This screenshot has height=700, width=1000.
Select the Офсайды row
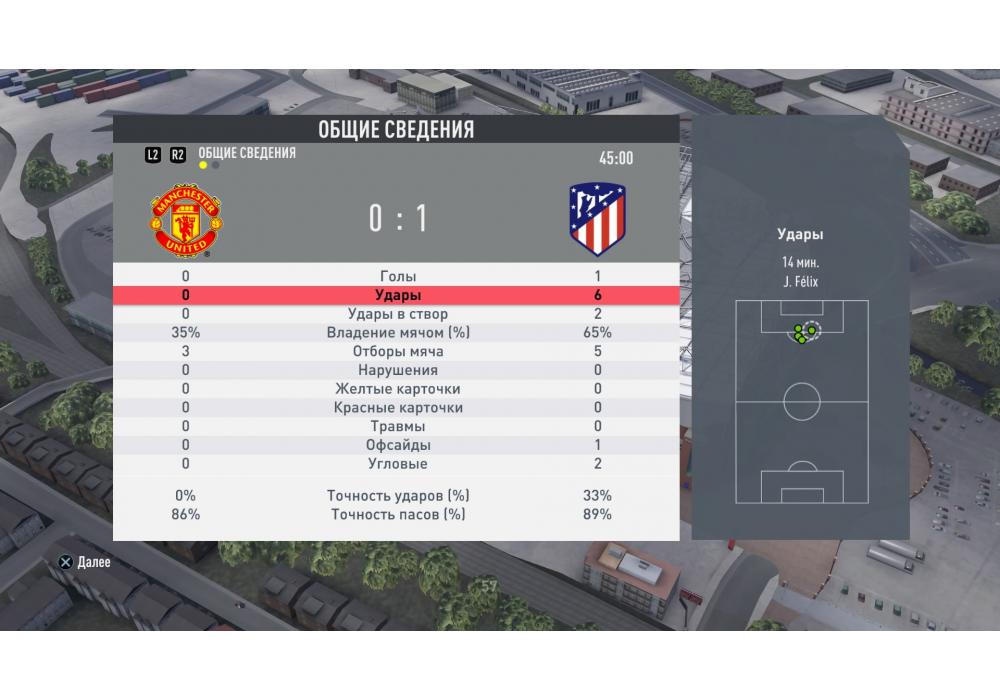(x=397, y=445)
